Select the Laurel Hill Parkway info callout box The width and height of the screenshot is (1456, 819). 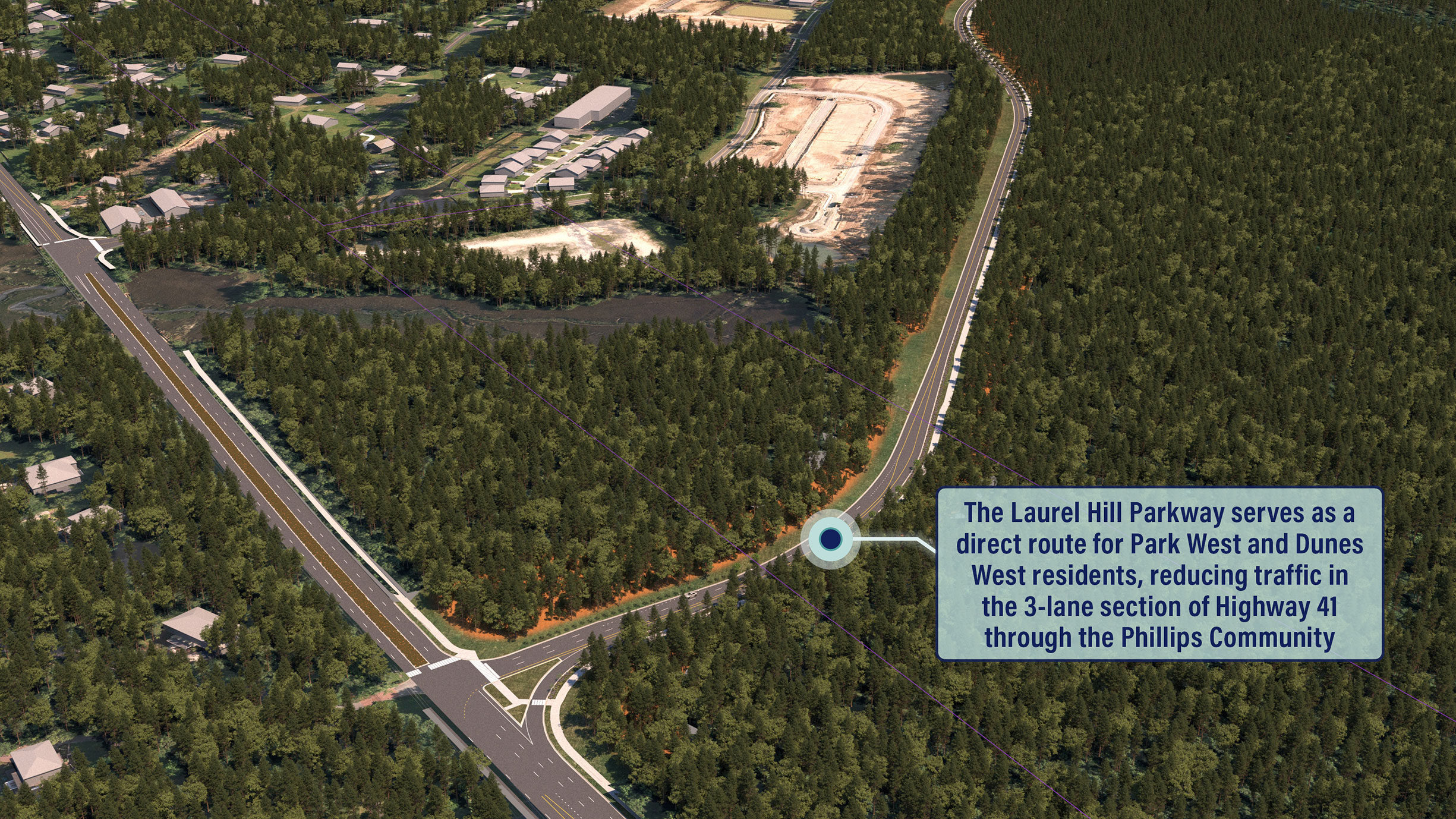[x=1159, y=574]
